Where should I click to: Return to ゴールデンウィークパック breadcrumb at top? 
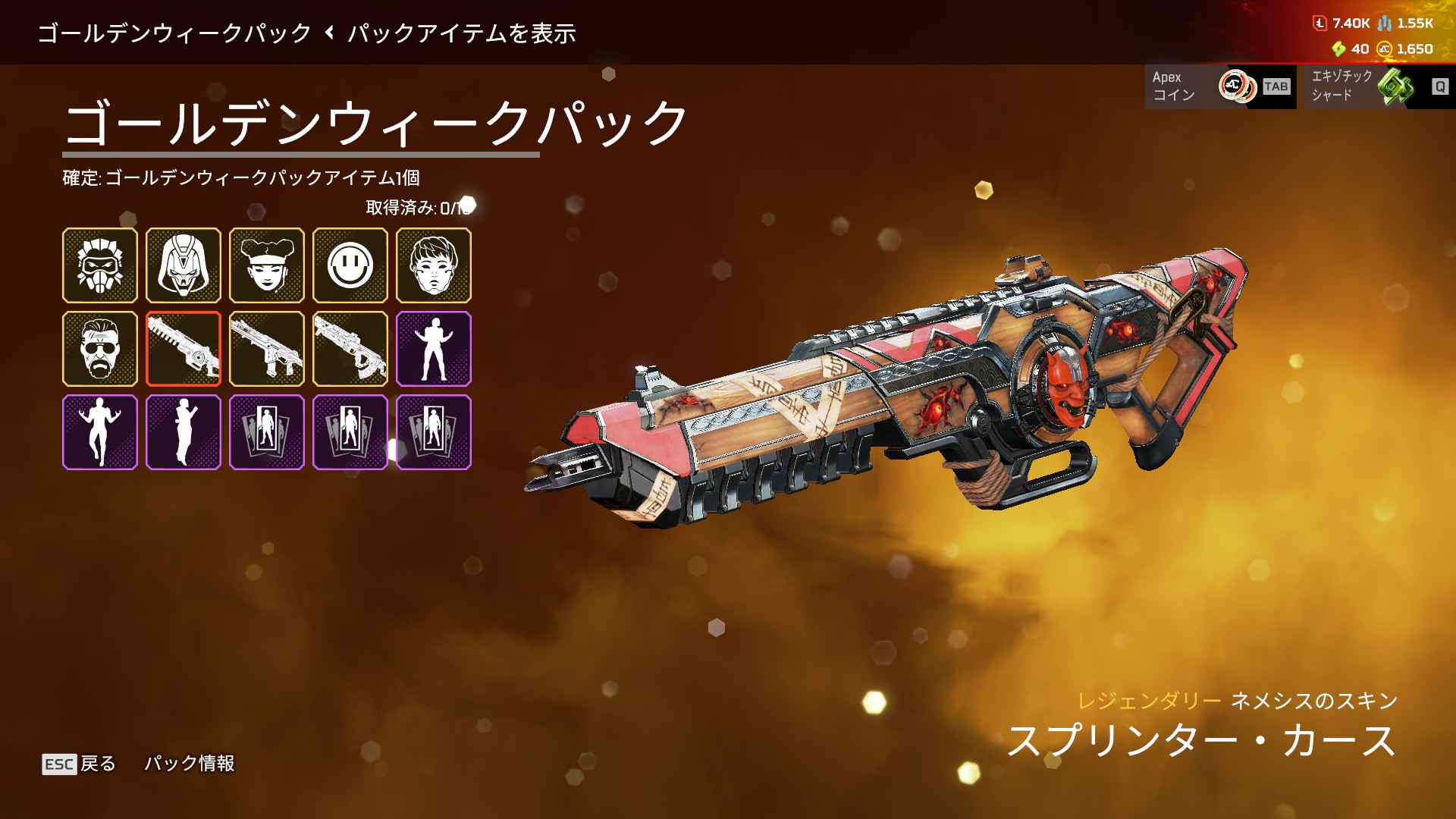coord(174,33)
